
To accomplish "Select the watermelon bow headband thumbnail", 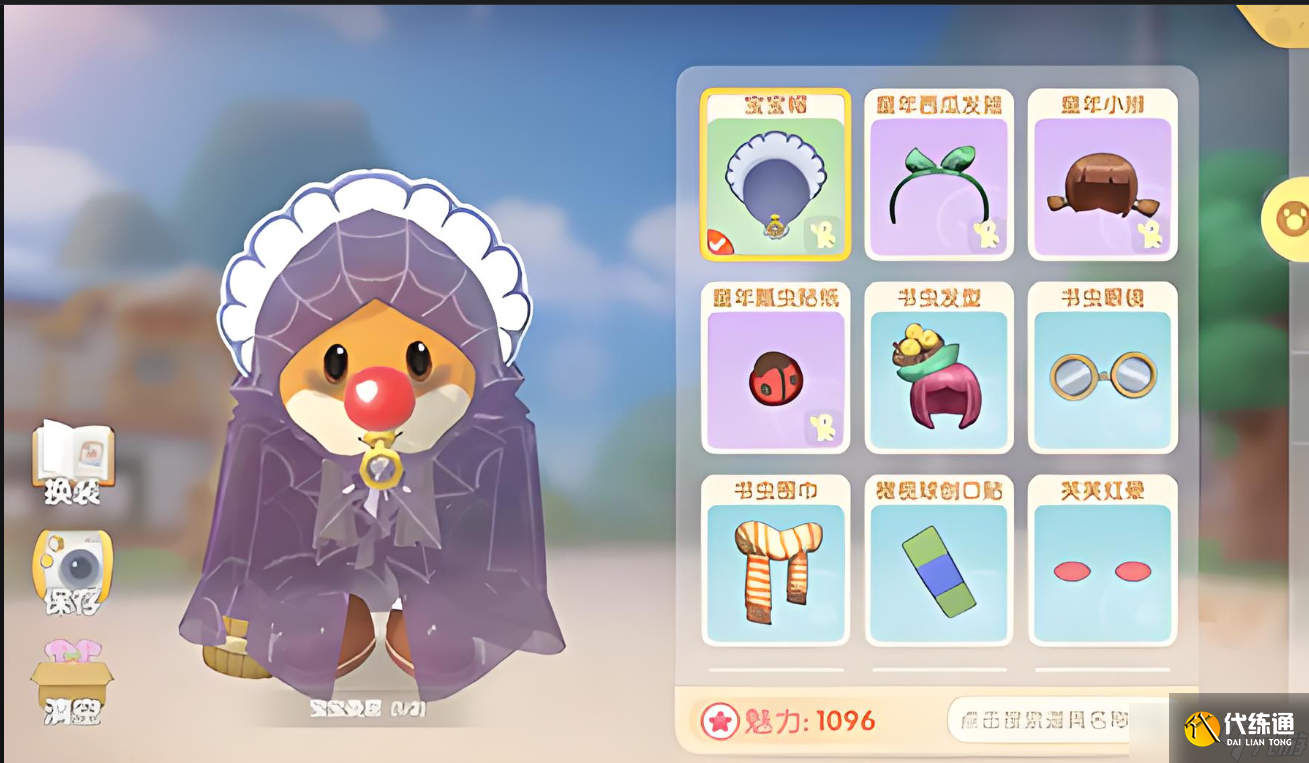I will click(x=939, y=178).
